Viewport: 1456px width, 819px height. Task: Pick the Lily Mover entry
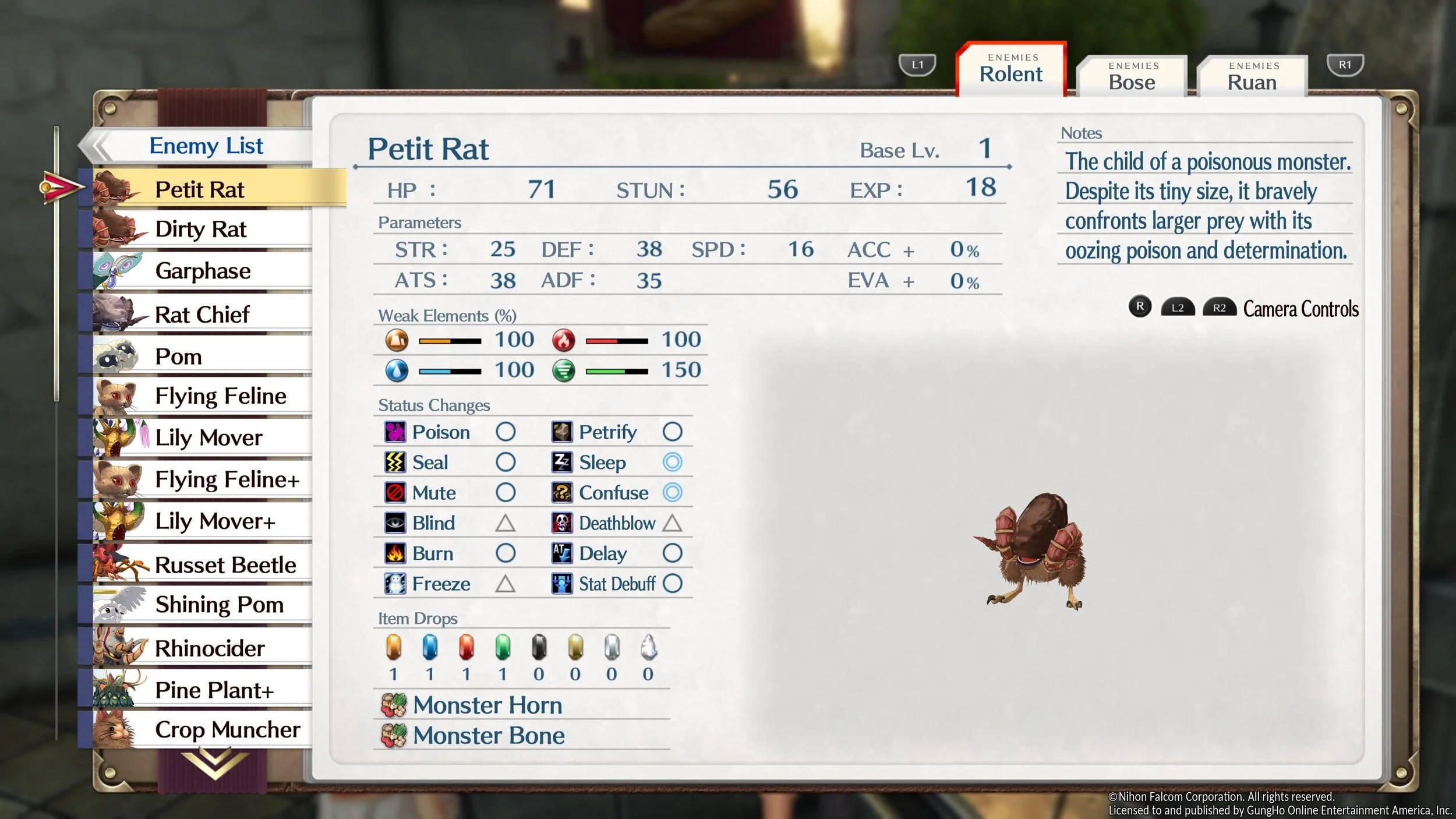208,437
